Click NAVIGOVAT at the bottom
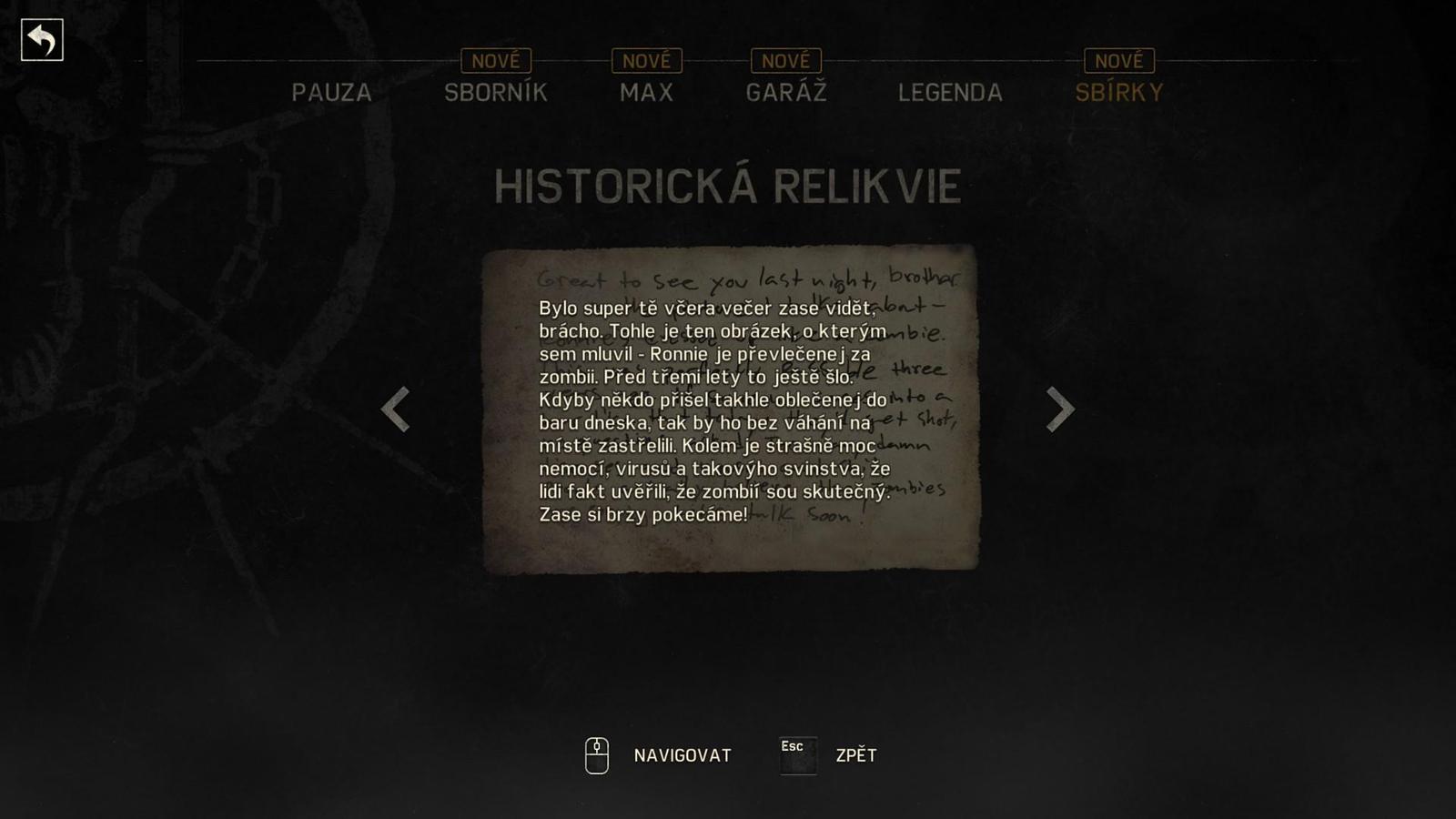Image resolution: width=1456 pixels, height=819 pixels. point(681,754)
